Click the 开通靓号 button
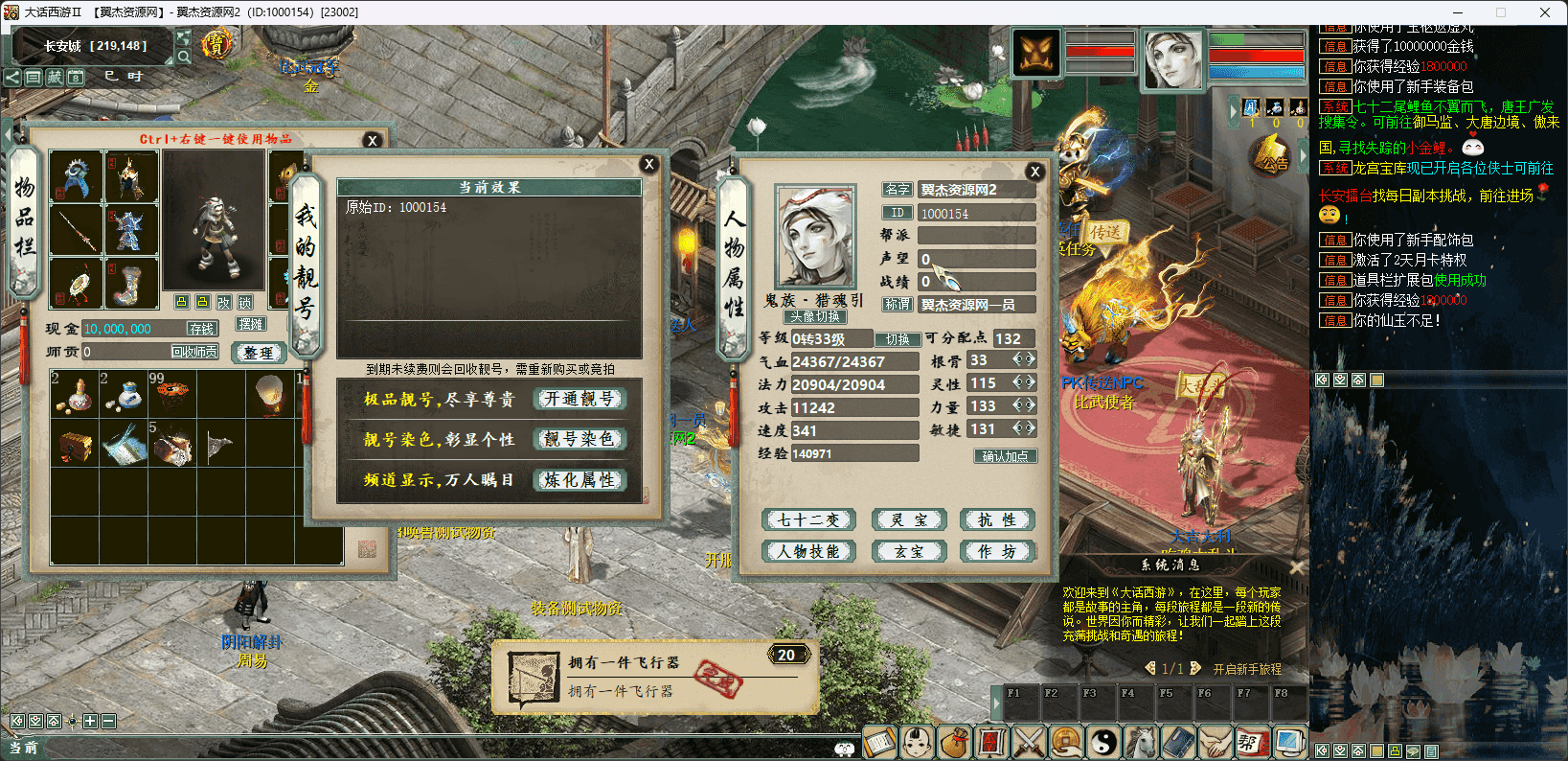The image size is (1568, 761). click(579, 399)
